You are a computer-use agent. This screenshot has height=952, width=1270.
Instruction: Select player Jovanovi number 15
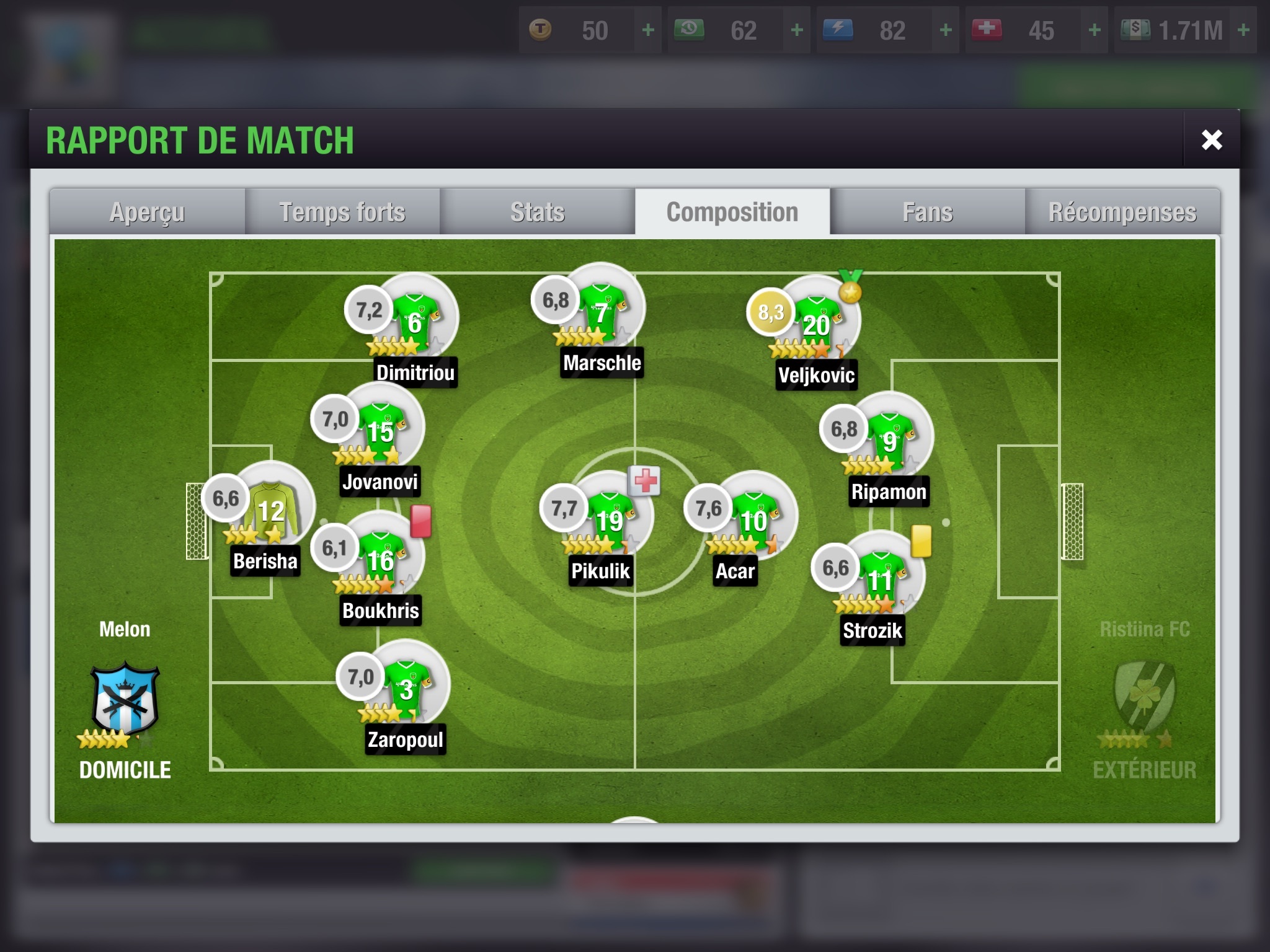pyautogui.click(x=381, y=429)
